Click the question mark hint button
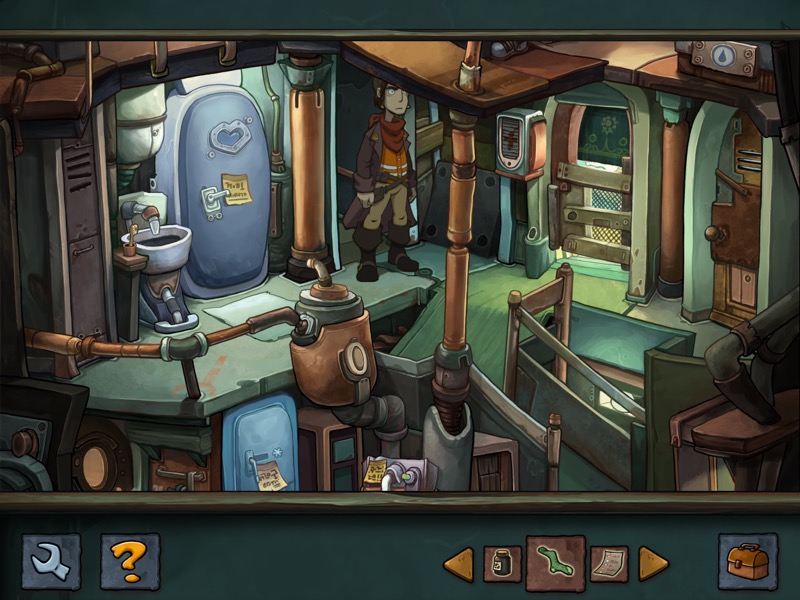 [x=129, y=561]
